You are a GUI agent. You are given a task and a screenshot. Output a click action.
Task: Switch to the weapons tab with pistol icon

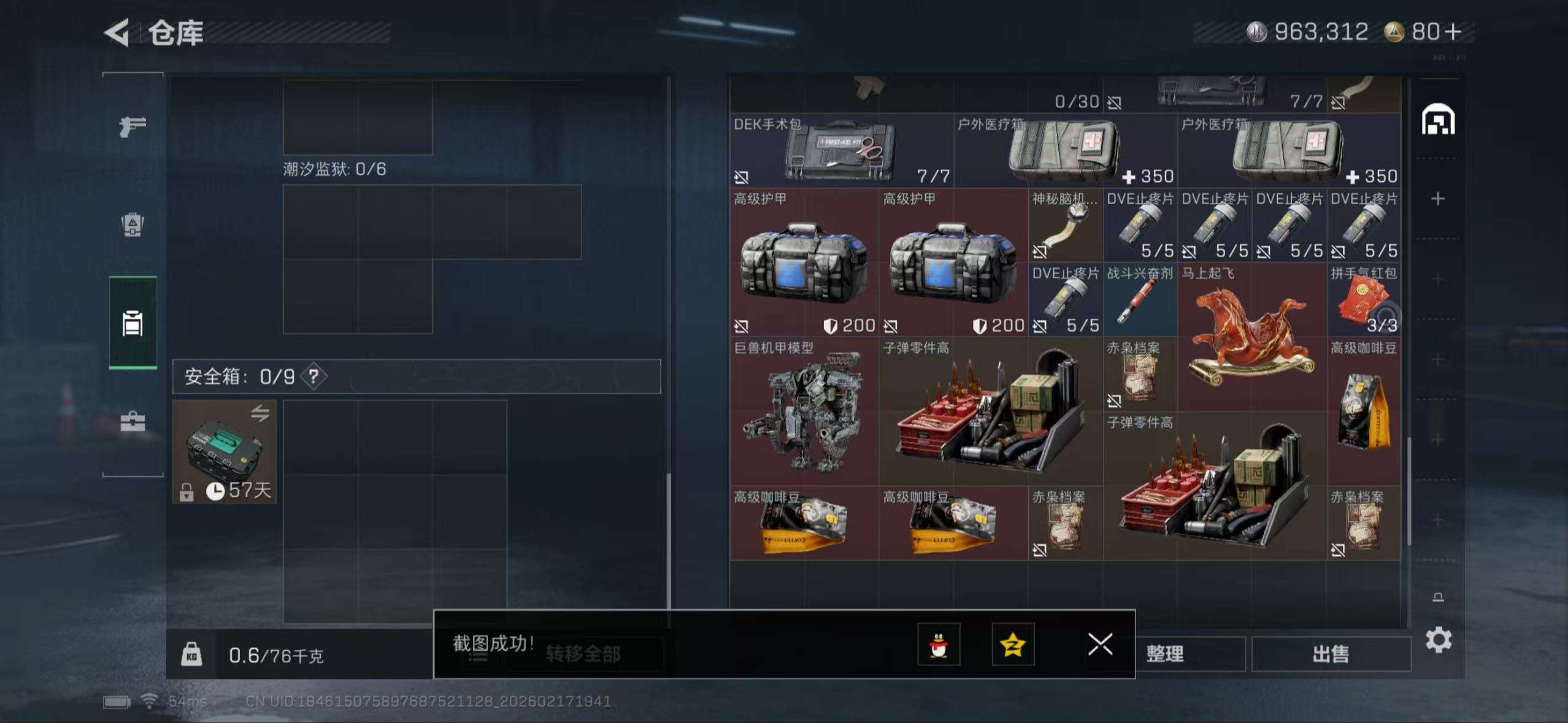[x=132, y=126]
